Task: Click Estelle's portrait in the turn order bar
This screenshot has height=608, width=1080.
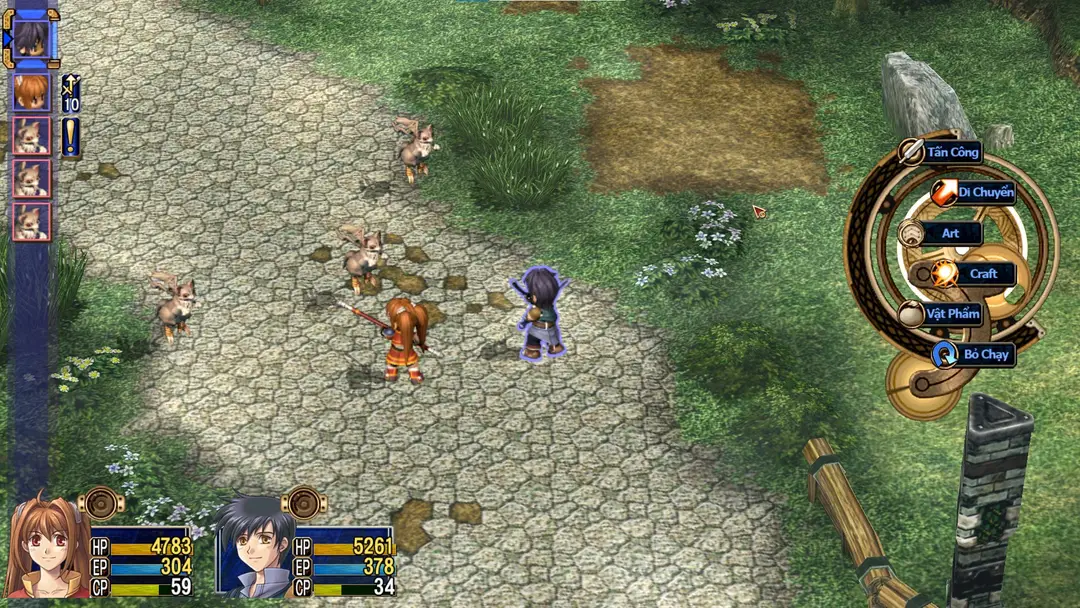Action: coord(31,92)
